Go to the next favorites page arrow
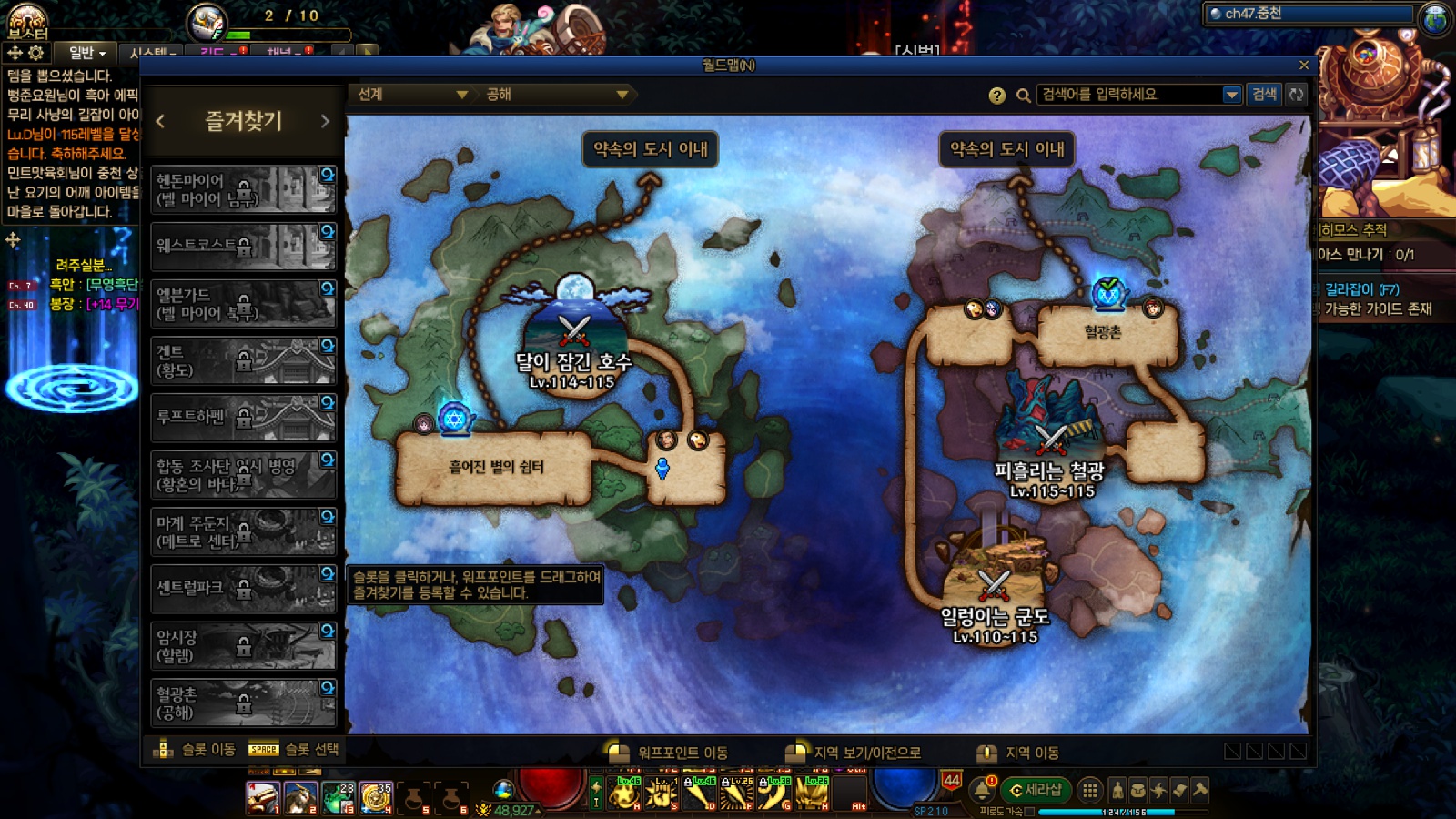Screen dimensions: 1456x819 [325, 121]
